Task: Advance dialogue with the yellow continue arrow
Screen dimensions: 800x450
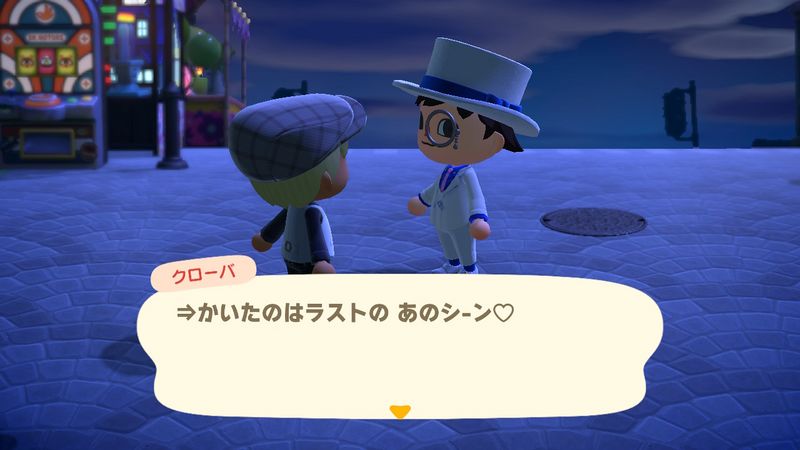Action: click(399, 410)
